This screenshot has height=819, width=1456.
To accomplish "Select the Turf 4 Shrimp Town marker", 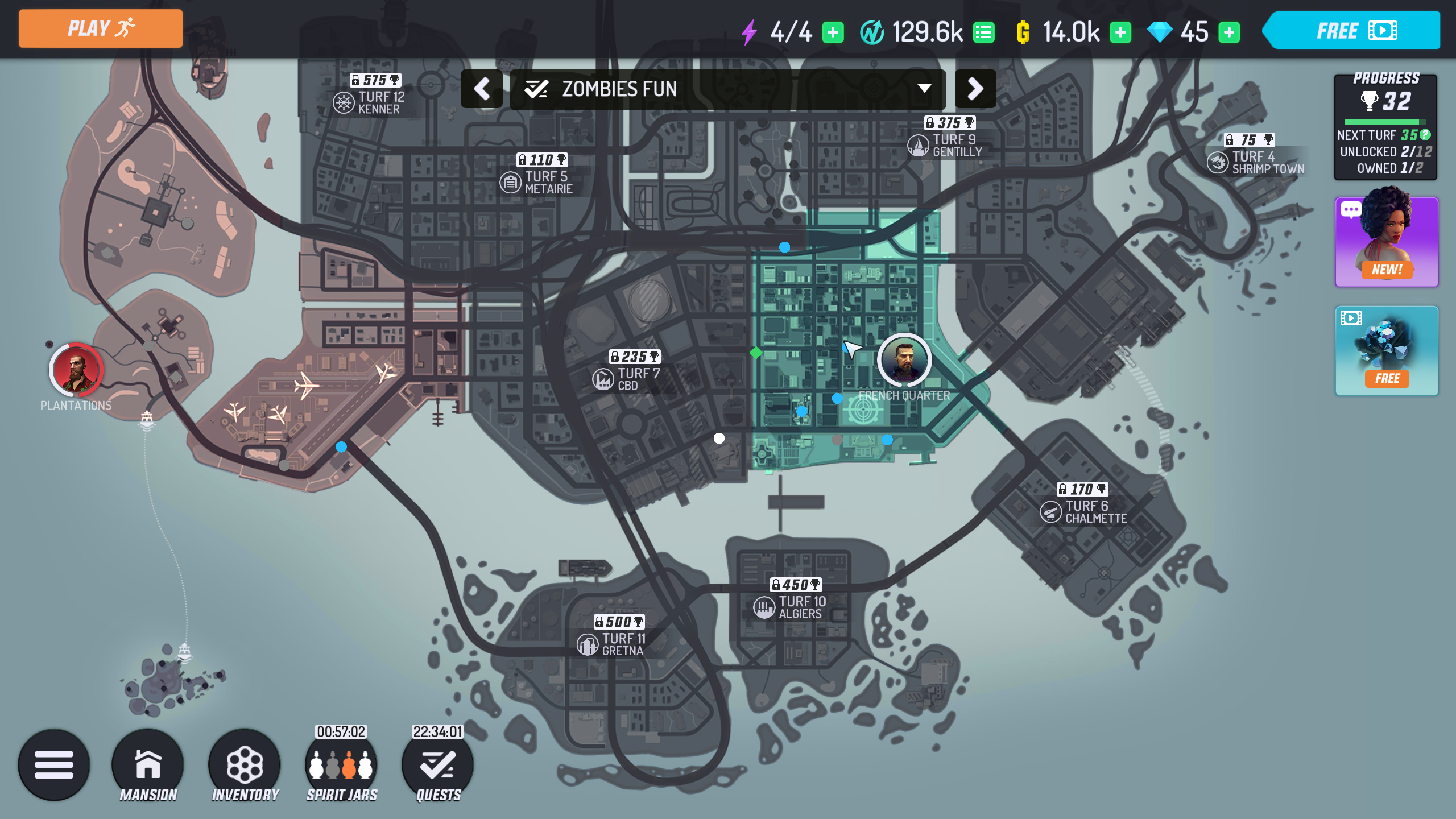I will tap(1218, 162).
